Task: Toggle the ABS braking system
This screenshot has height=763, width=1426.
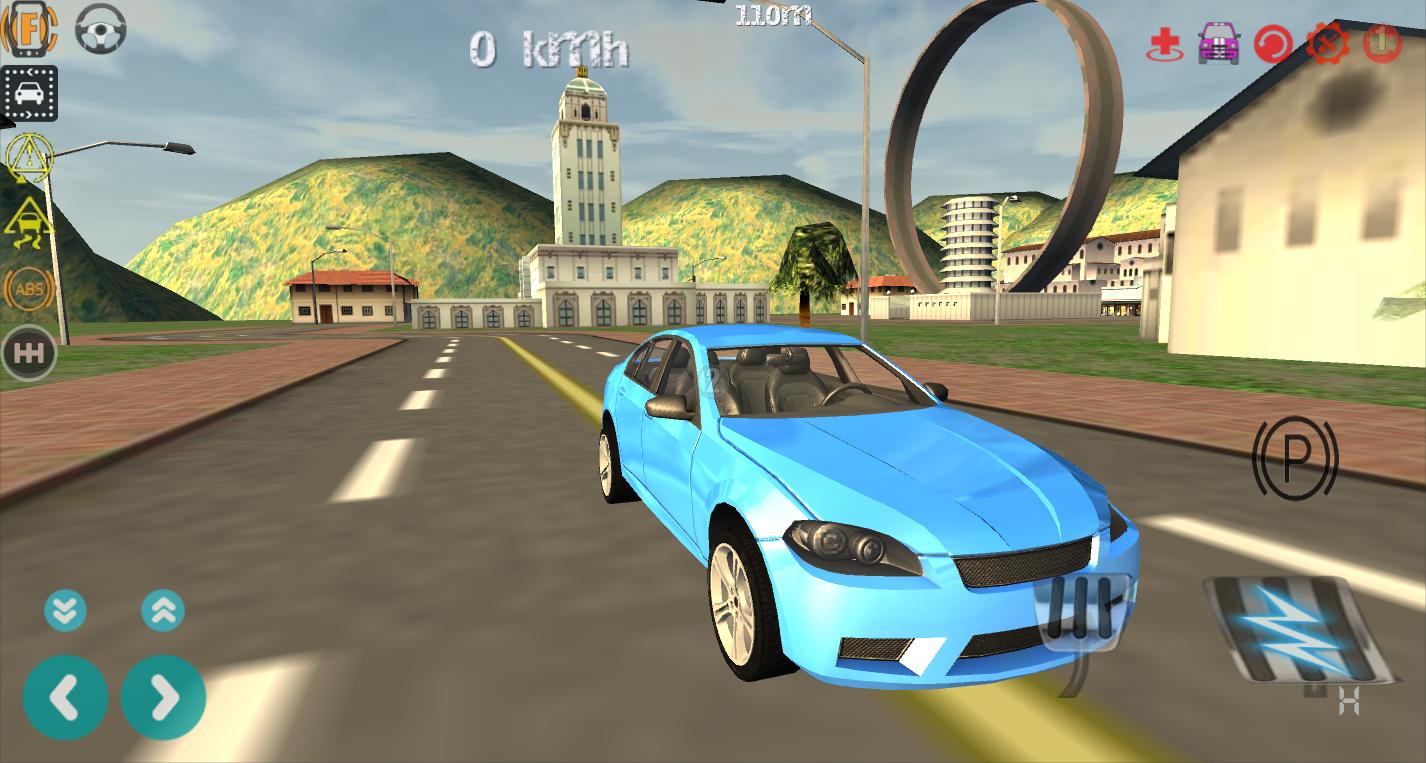Action: pyautogui.click(x=30, y=289)
